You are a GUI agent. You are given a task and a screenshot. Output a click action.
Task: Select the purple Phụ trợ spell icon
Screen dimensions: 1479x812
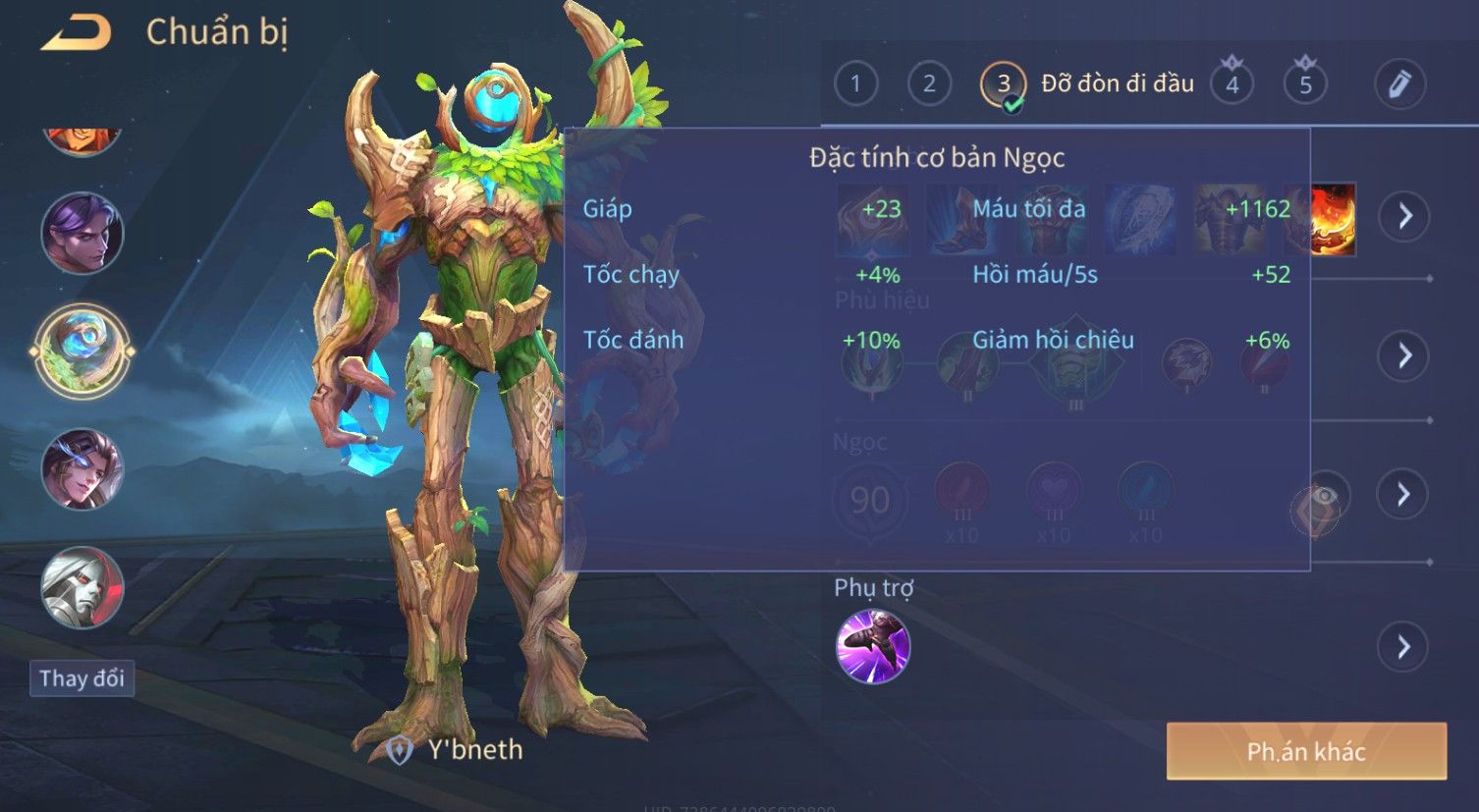click(872, 646)
